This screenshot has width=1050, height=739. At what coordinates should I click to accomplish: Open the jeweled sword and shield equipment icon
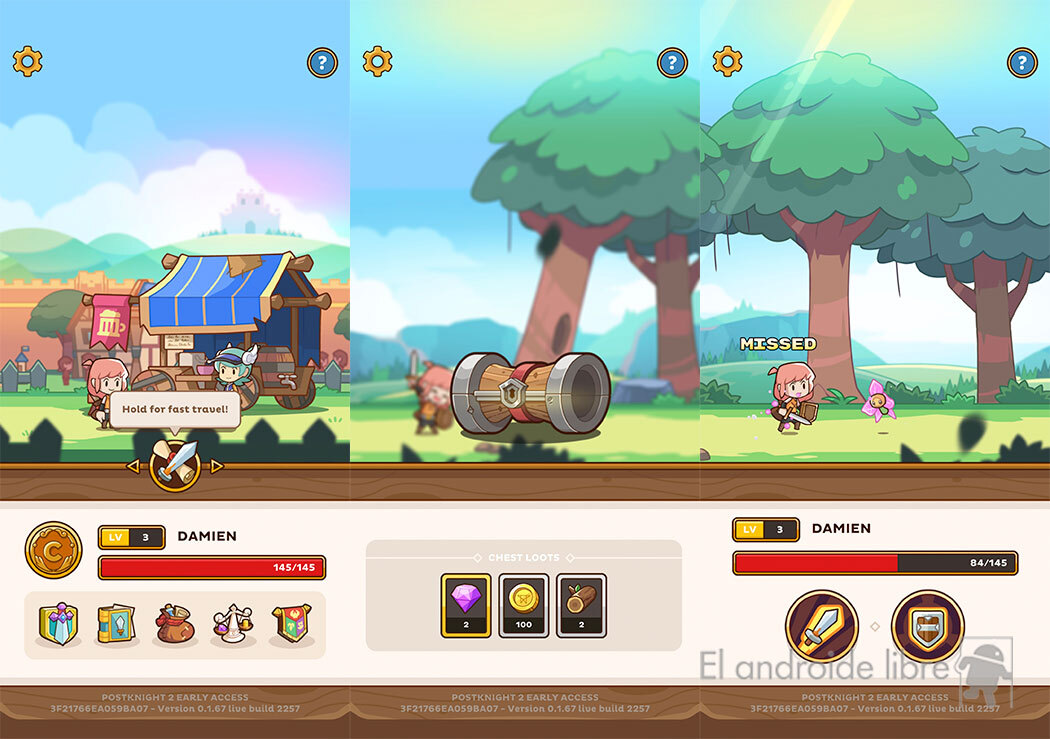tap(58, 624)
